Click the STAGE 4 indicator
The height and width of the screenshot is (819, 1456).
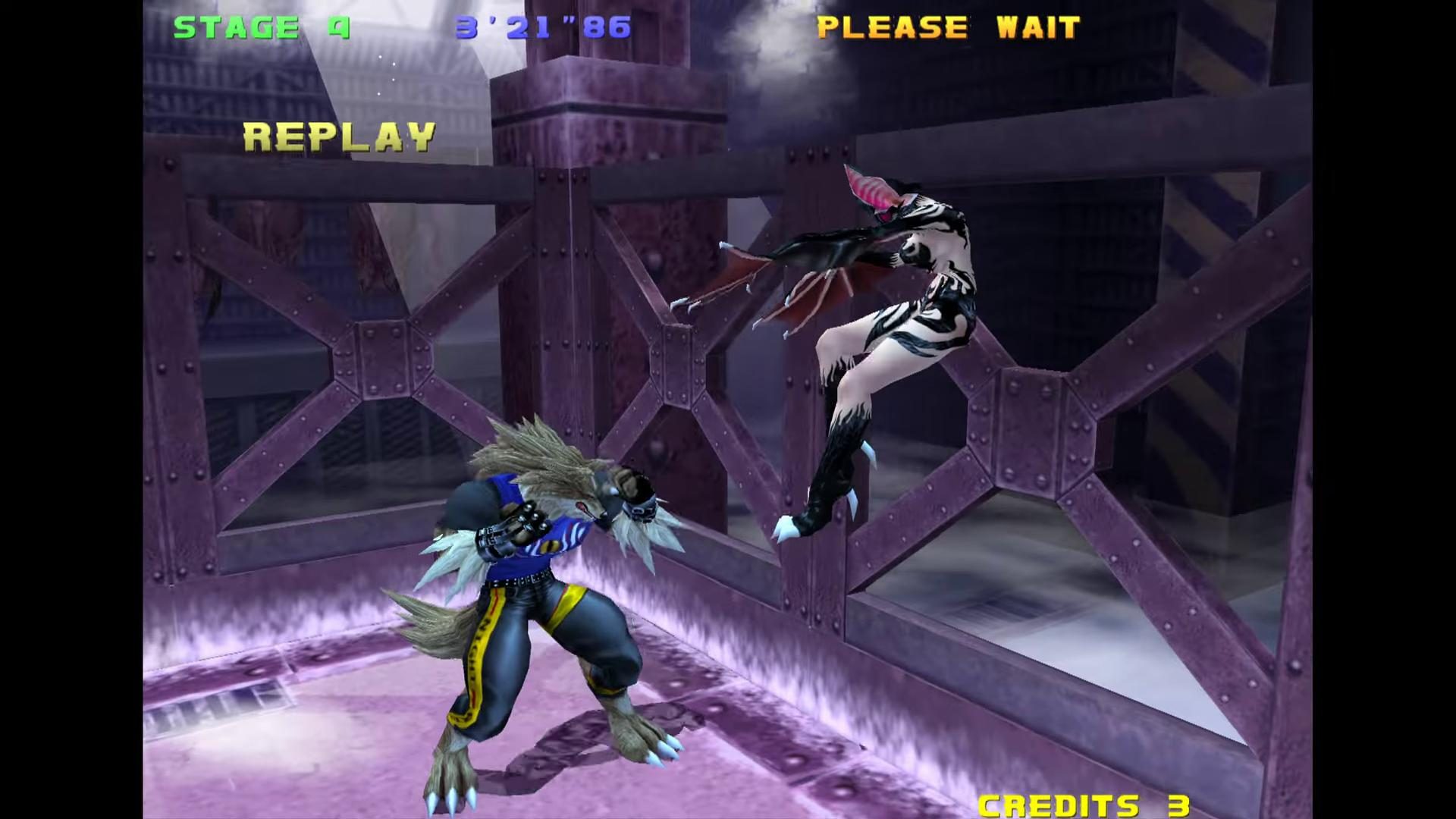(x=261, y=27)
